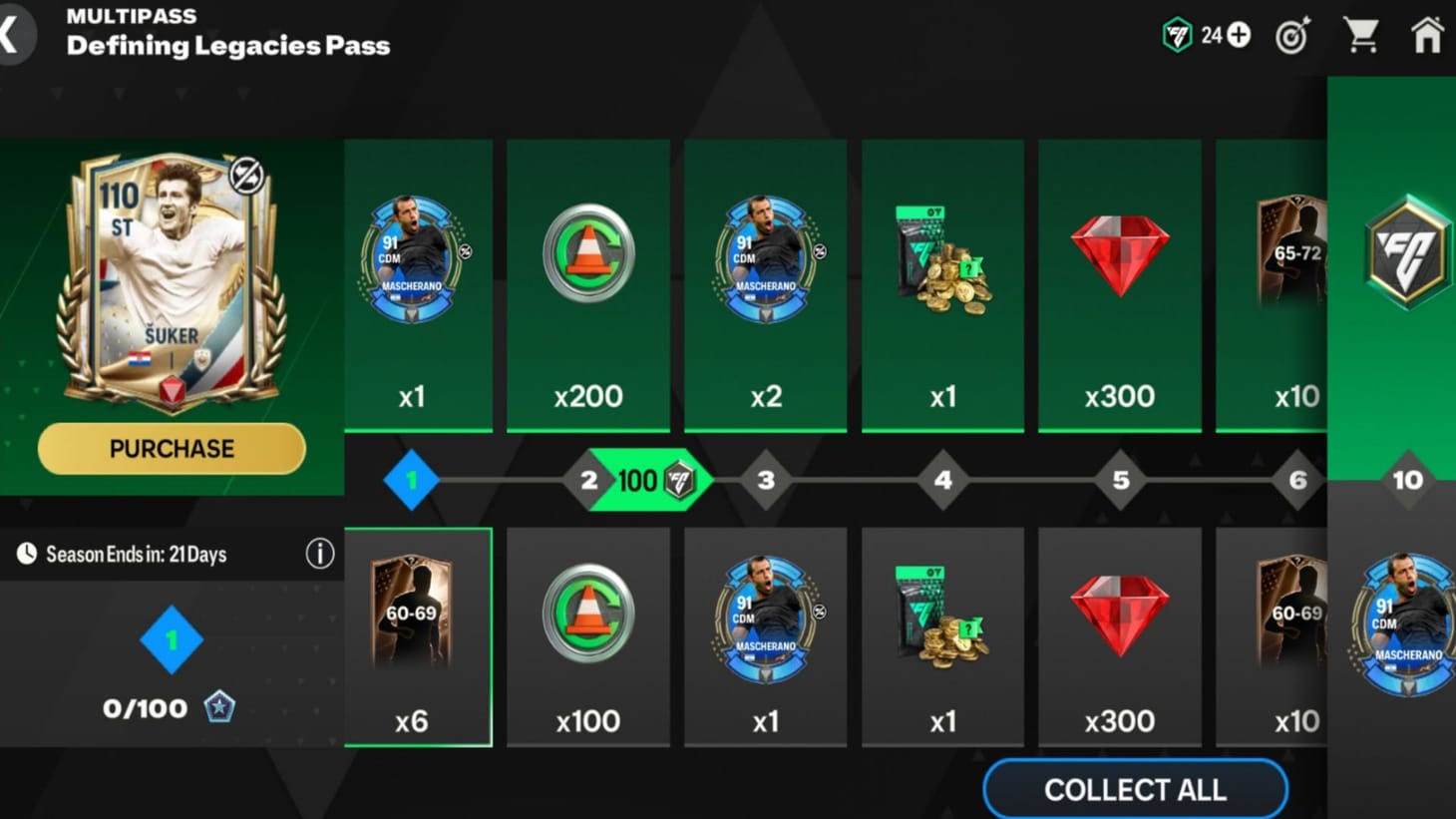Click the blue level 1 diamond marker
The width and height of the screenshot is (1456, 819).
click(x=410, y=480)
